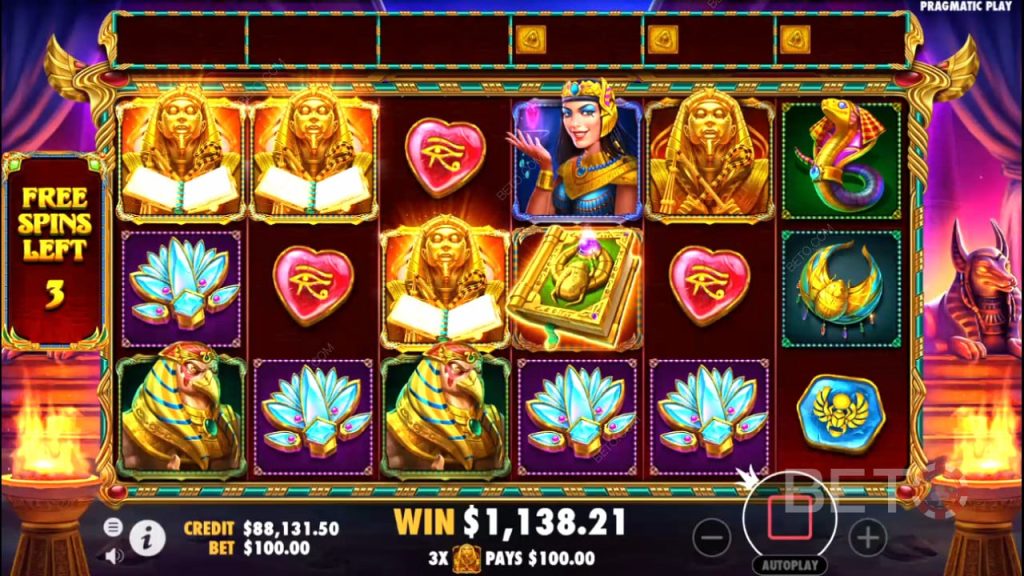Stop the spin with the red square button
This screenshot has height=576, width=1024.
[789, 515]
